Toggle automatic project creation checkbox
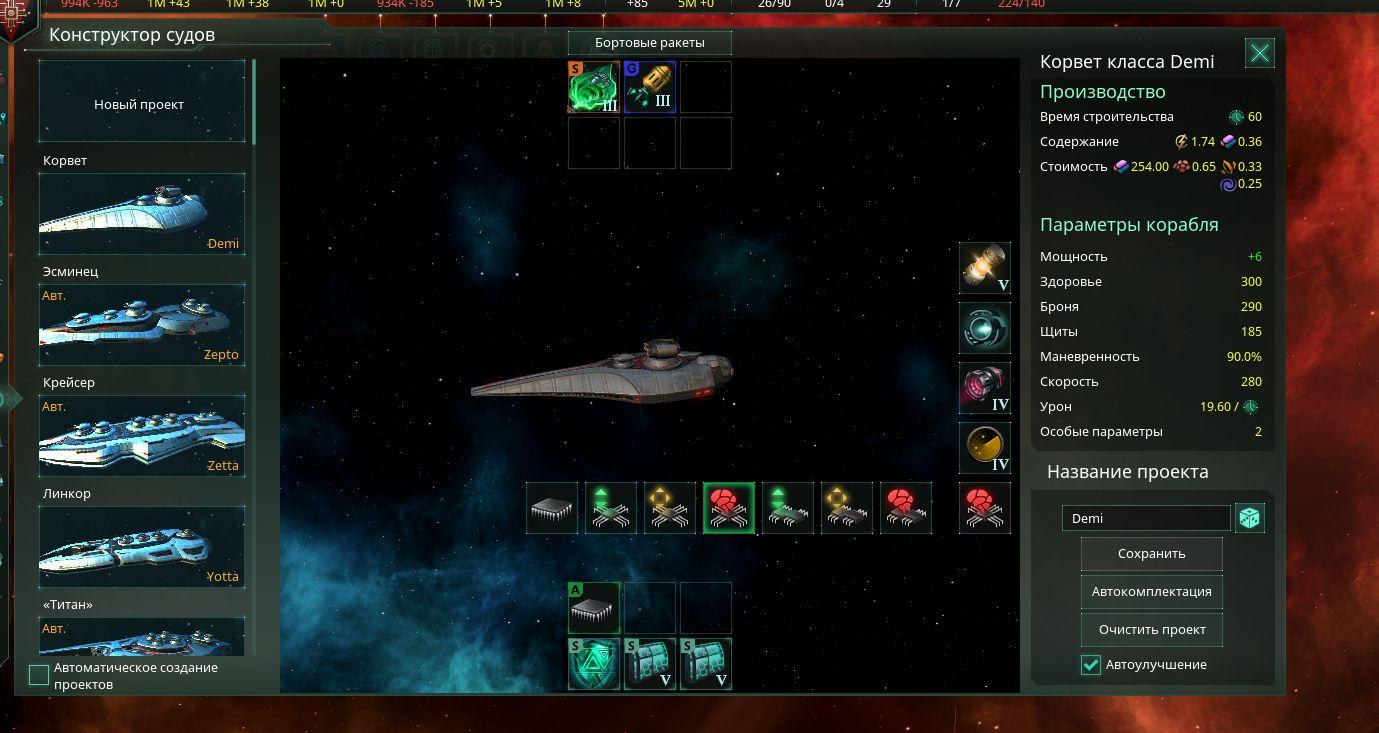Screen dimensions: 1379x733 click(39, 675)
